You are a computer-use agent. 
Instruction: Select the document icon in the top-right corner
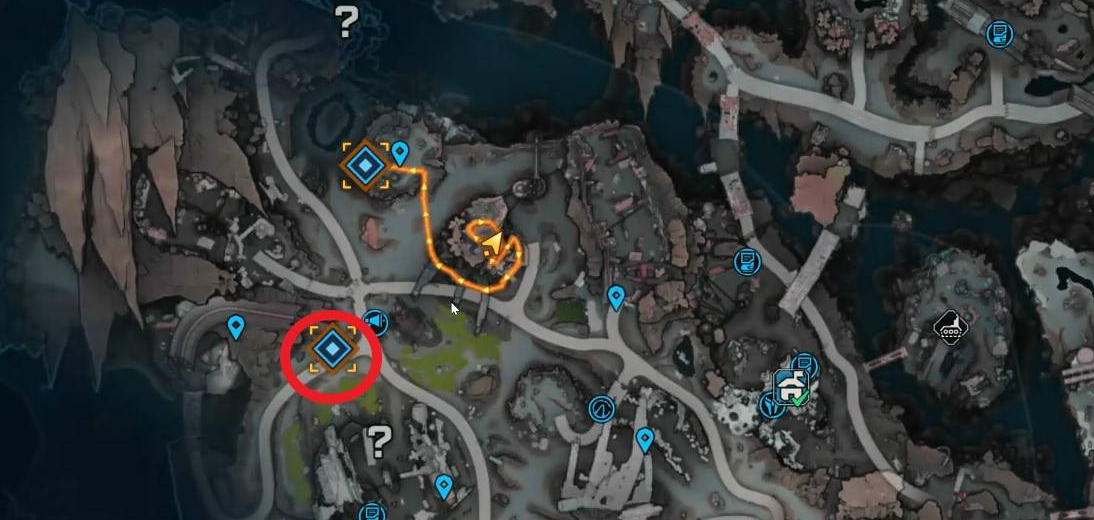[x=997, y=35]
